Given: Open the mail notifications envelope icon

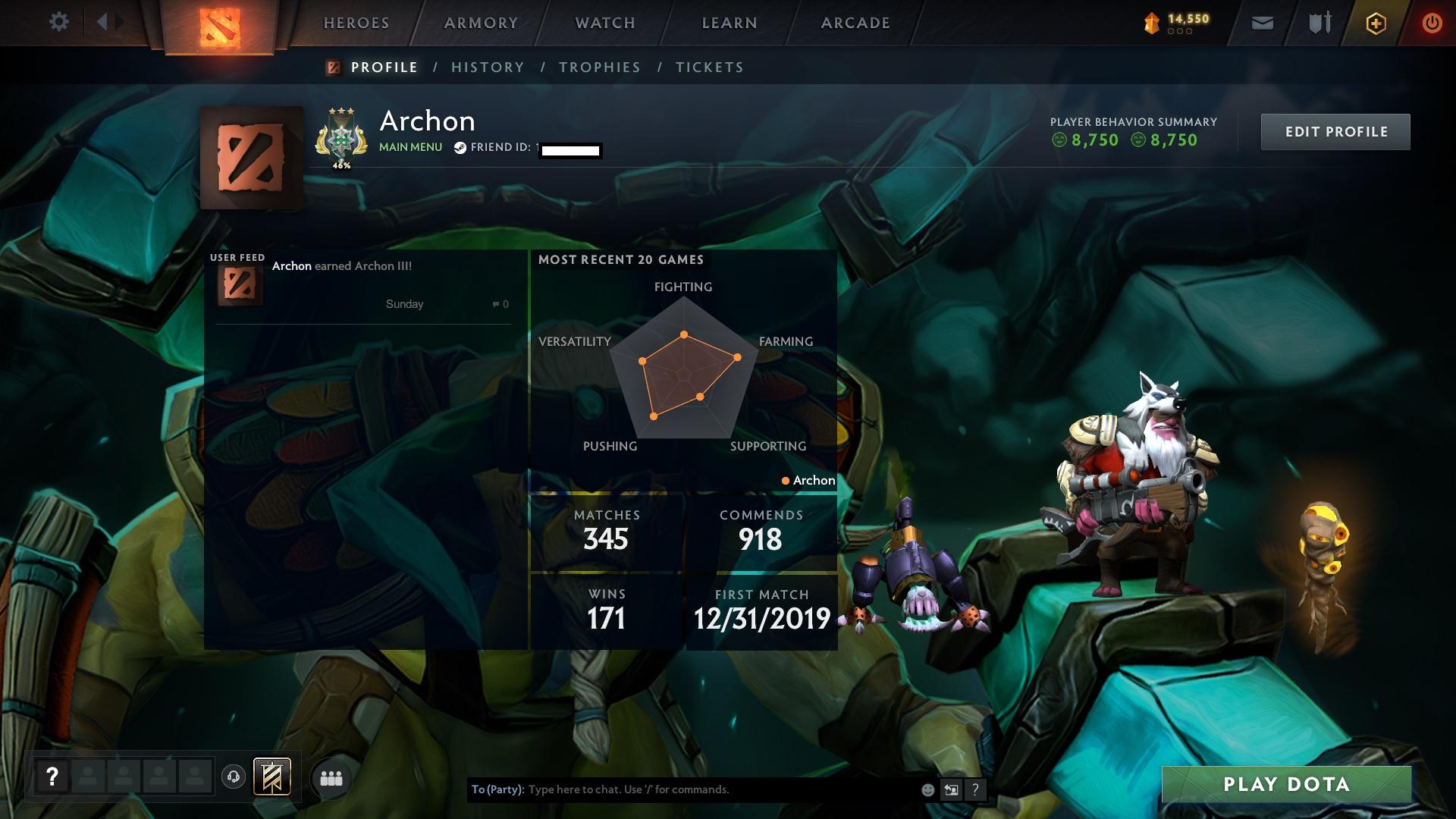Looking at the screenshot, I should [1263, 24].
